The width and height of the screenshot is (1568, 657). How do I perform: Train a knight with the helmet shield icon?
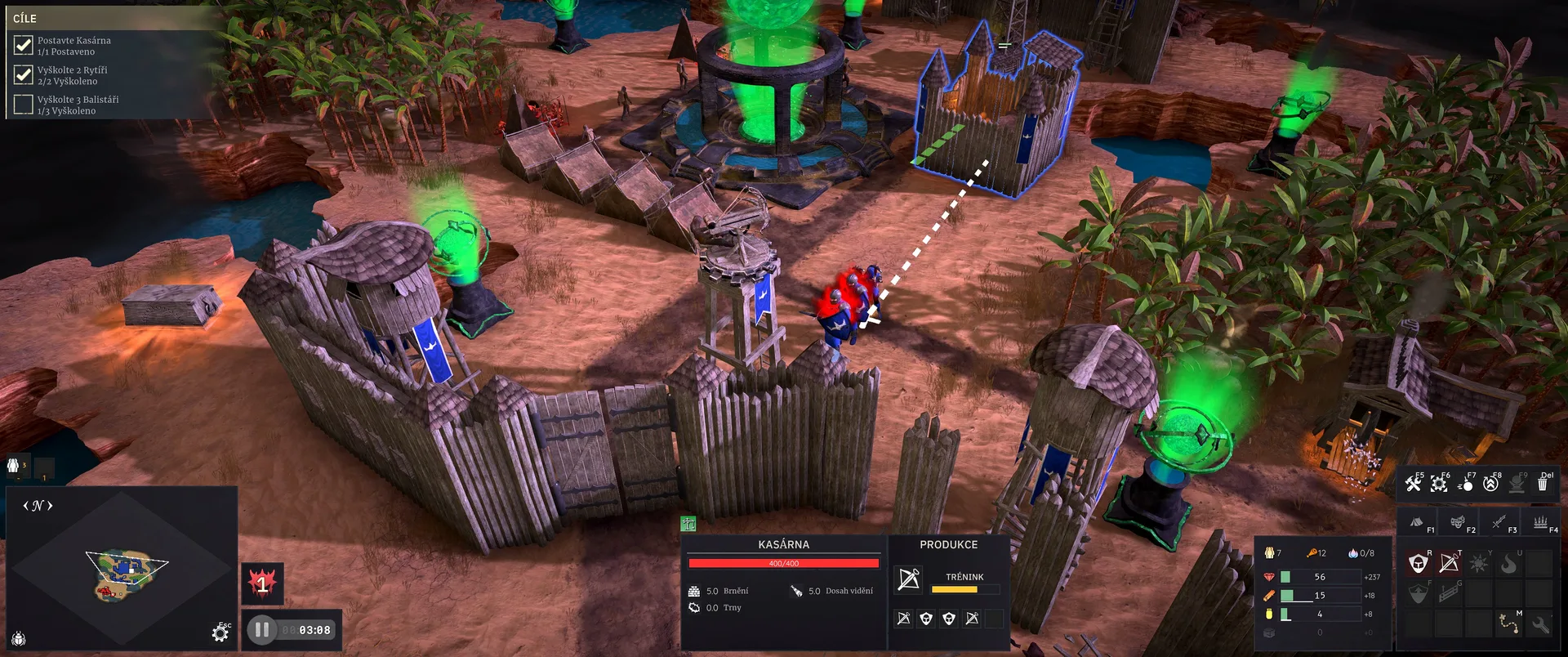coord(1419,563)
